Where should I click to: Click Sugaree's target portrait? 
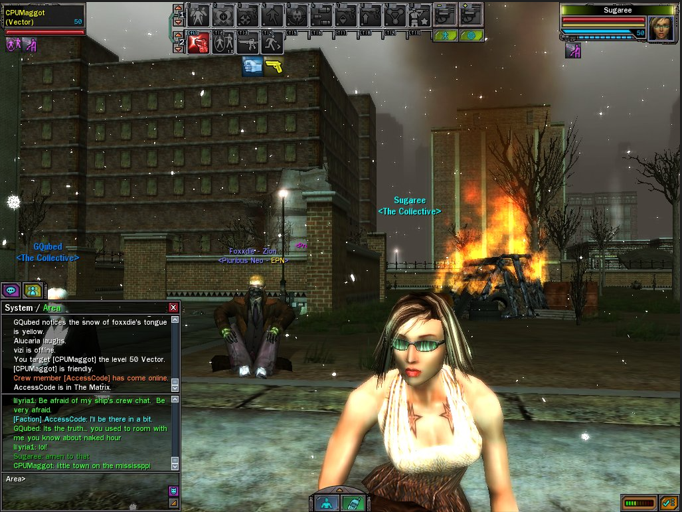[x=660, y=28]
